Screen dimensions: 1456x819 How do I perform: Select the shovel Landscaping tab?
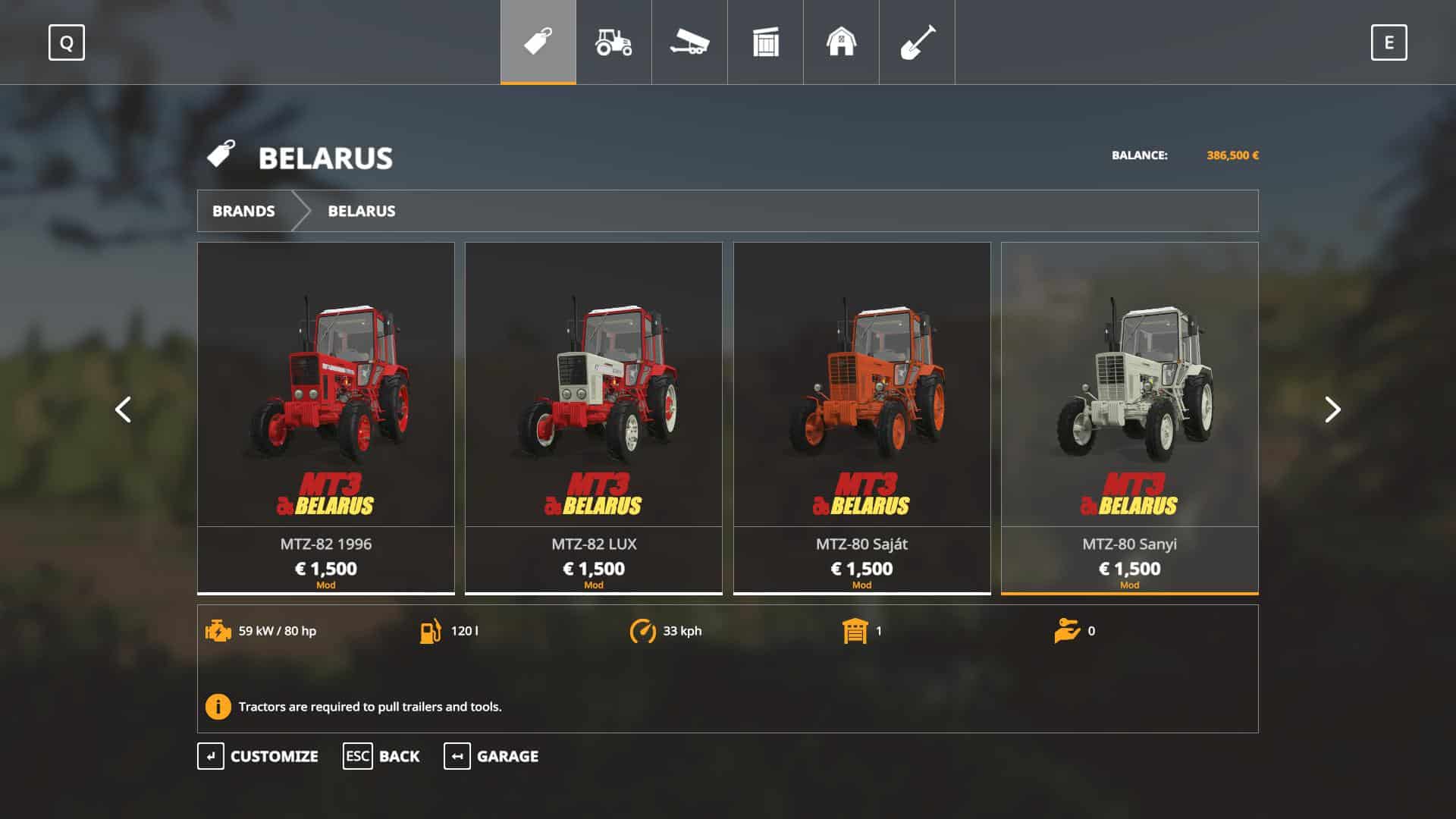tap(917, 42)
